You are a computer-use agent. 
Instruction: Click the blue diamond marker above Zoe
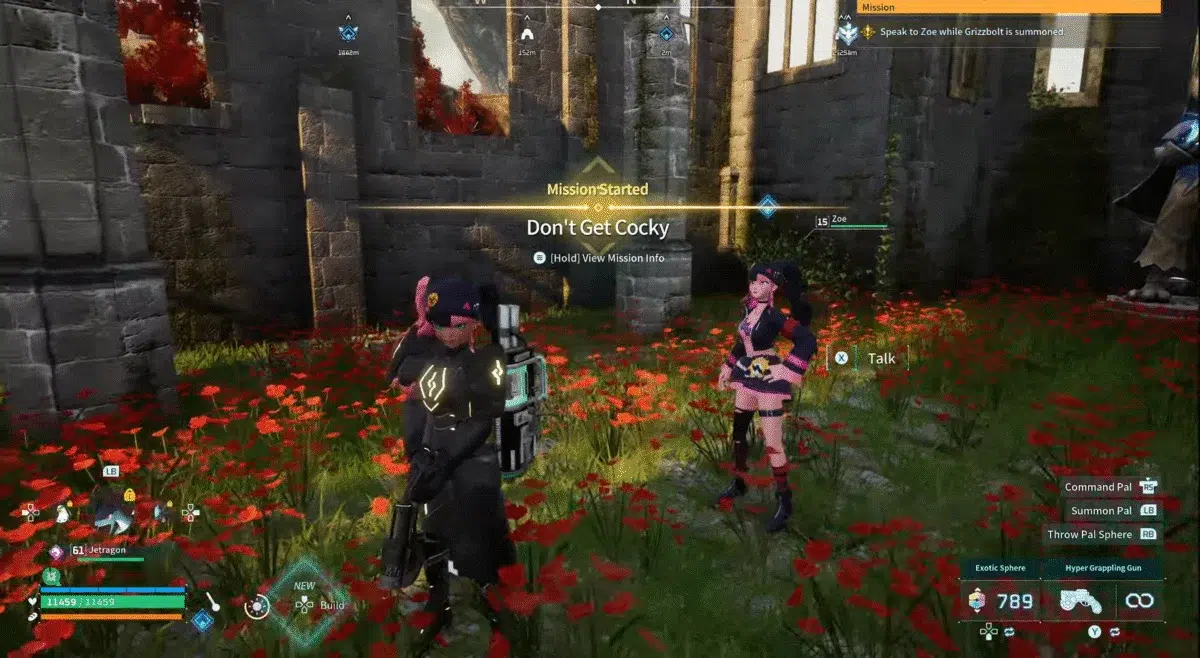click(x=768, y=206)
